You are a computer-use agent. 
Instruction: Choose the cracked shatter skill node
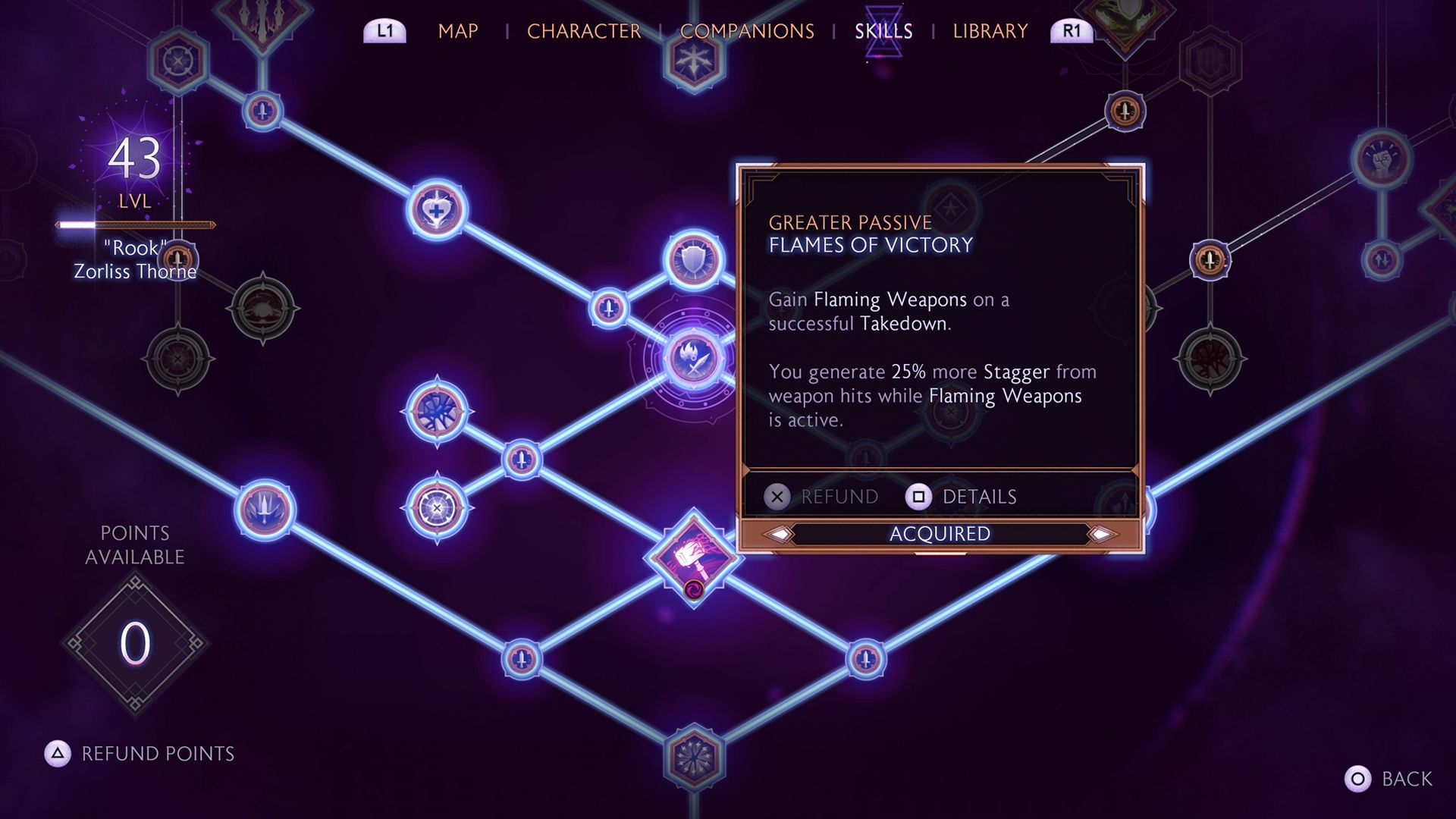(x=437, y=411)
